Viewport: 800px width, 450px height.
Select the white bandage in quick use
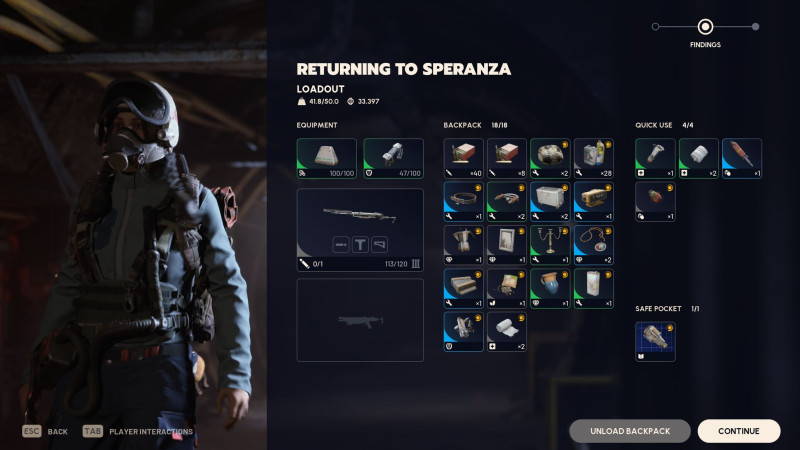[x=698, y=158]
